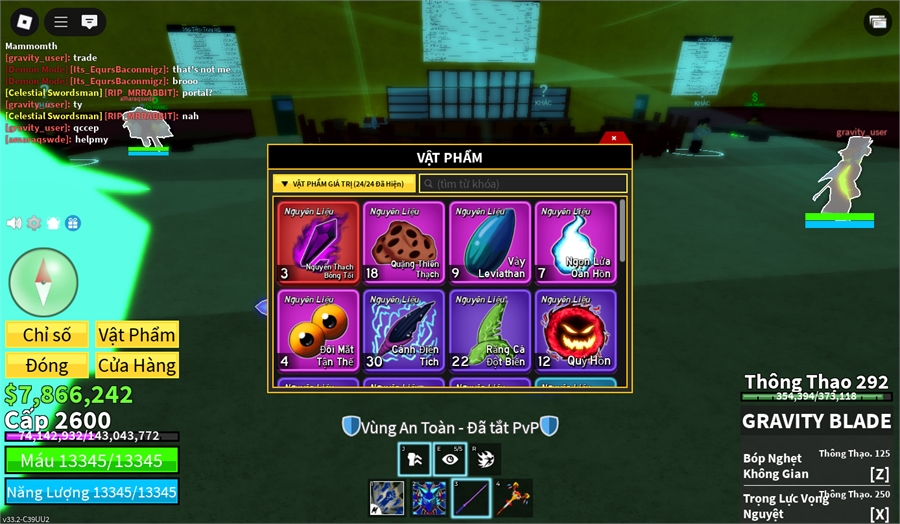Choose the Vảy Leviathan item
Image resolution: width=900 pixels, height=524 pixels.
pos(489,243)
